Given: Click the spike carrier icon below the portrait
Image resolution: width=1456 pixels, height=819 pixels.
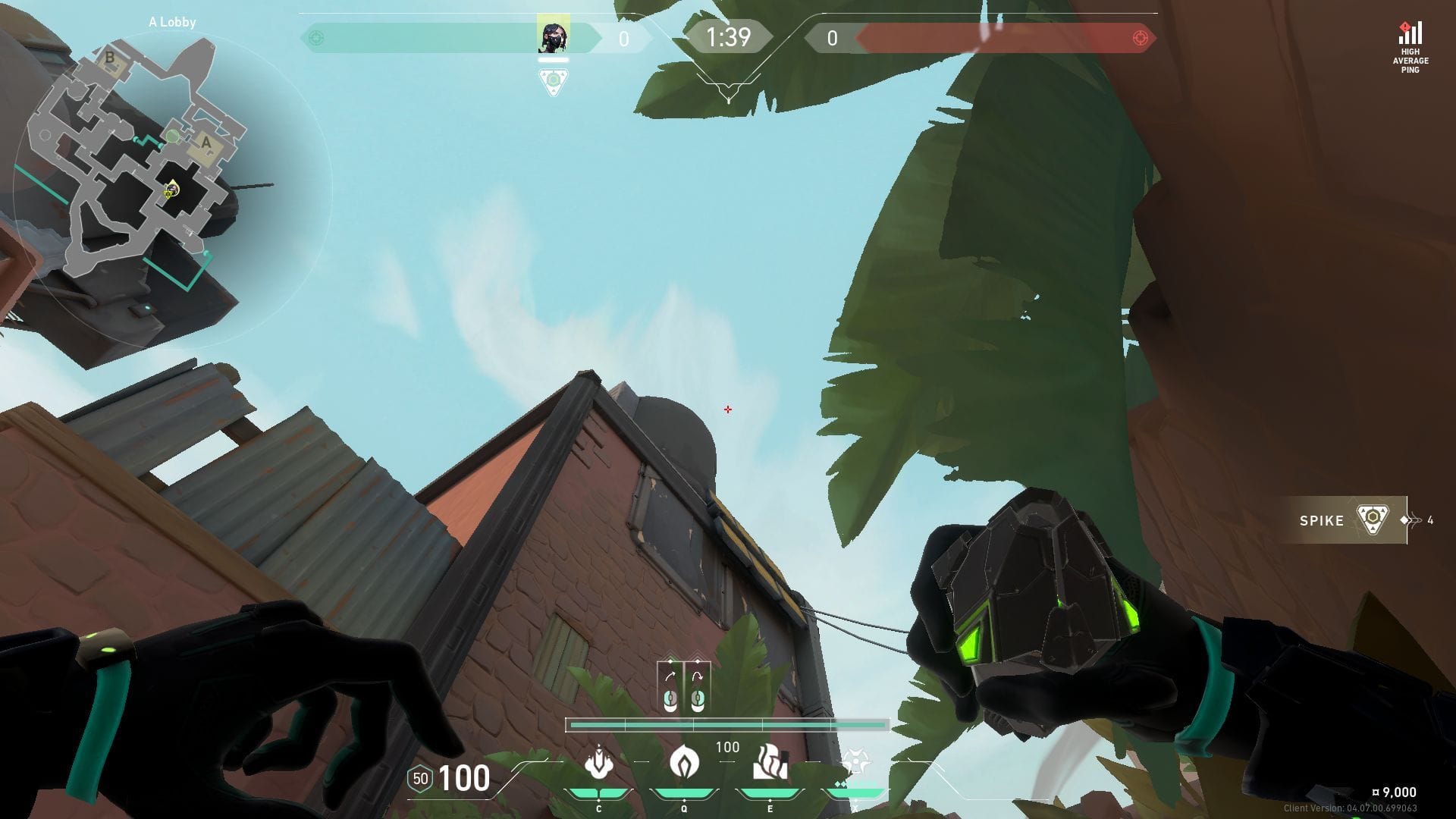Looking at the screenshot, I should pos(554,81).
